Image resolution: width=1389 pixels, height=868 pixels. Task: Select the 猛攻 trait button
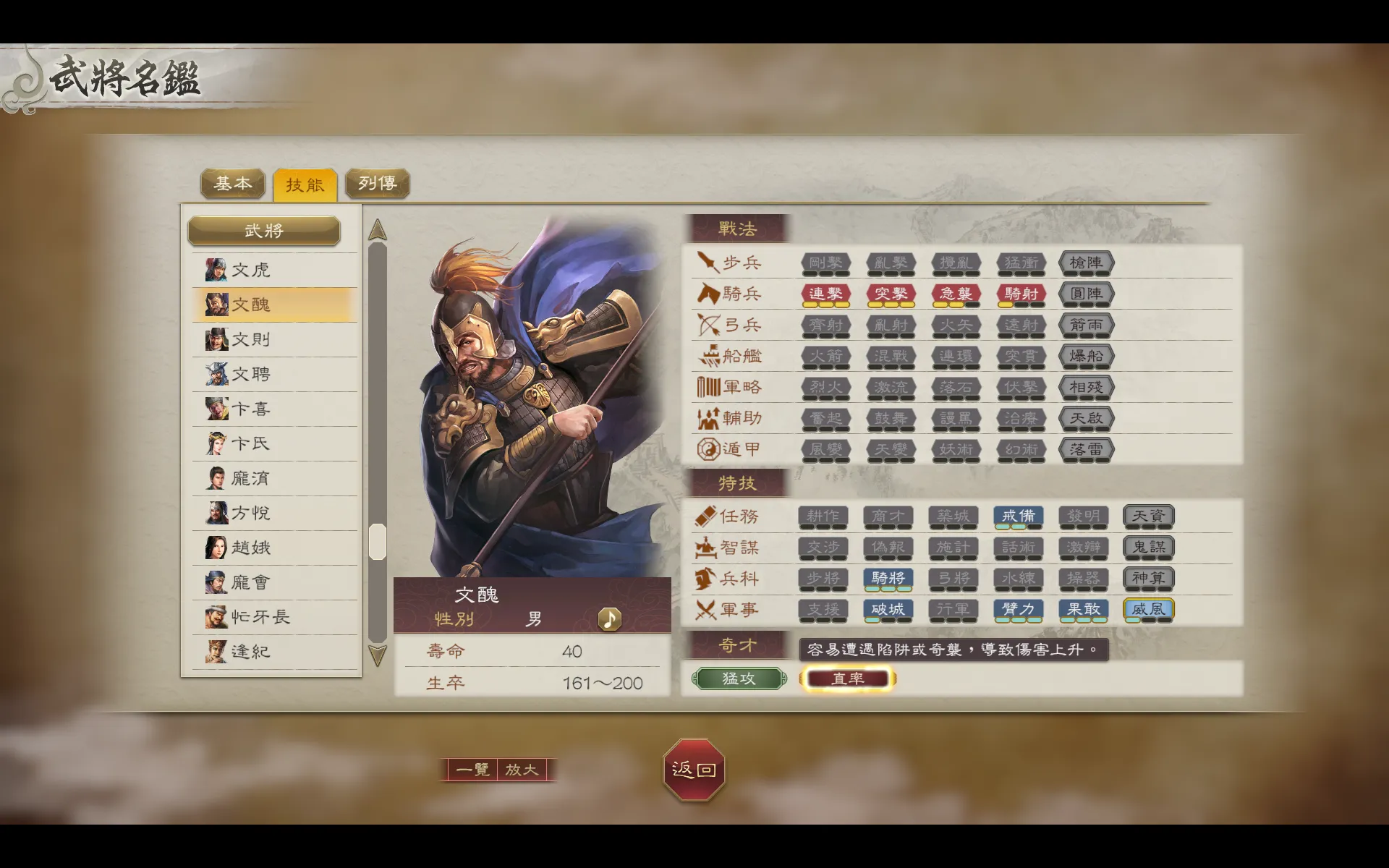(738, 678)
